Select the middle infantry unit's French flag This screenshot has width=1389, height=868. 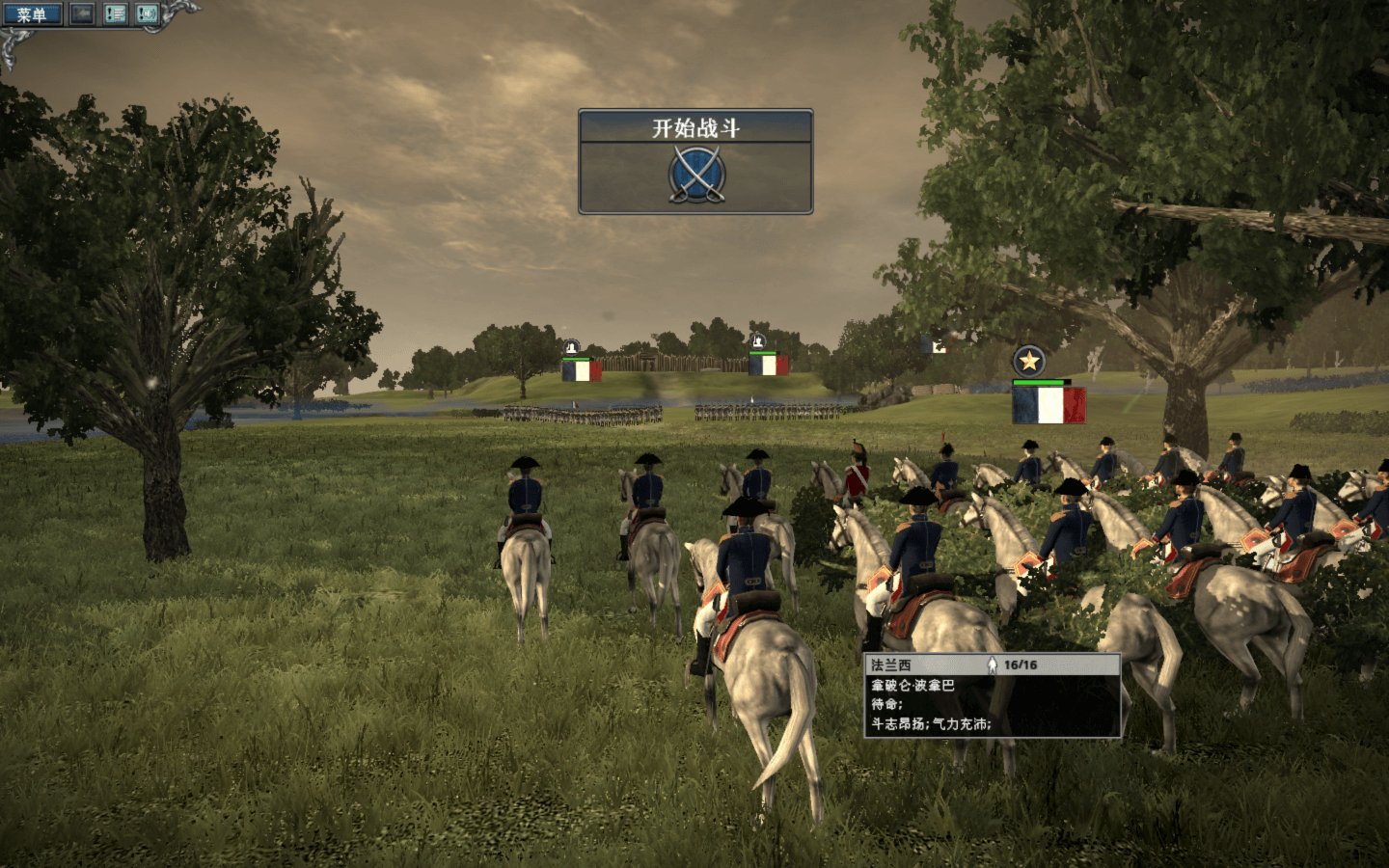(768, 366)
